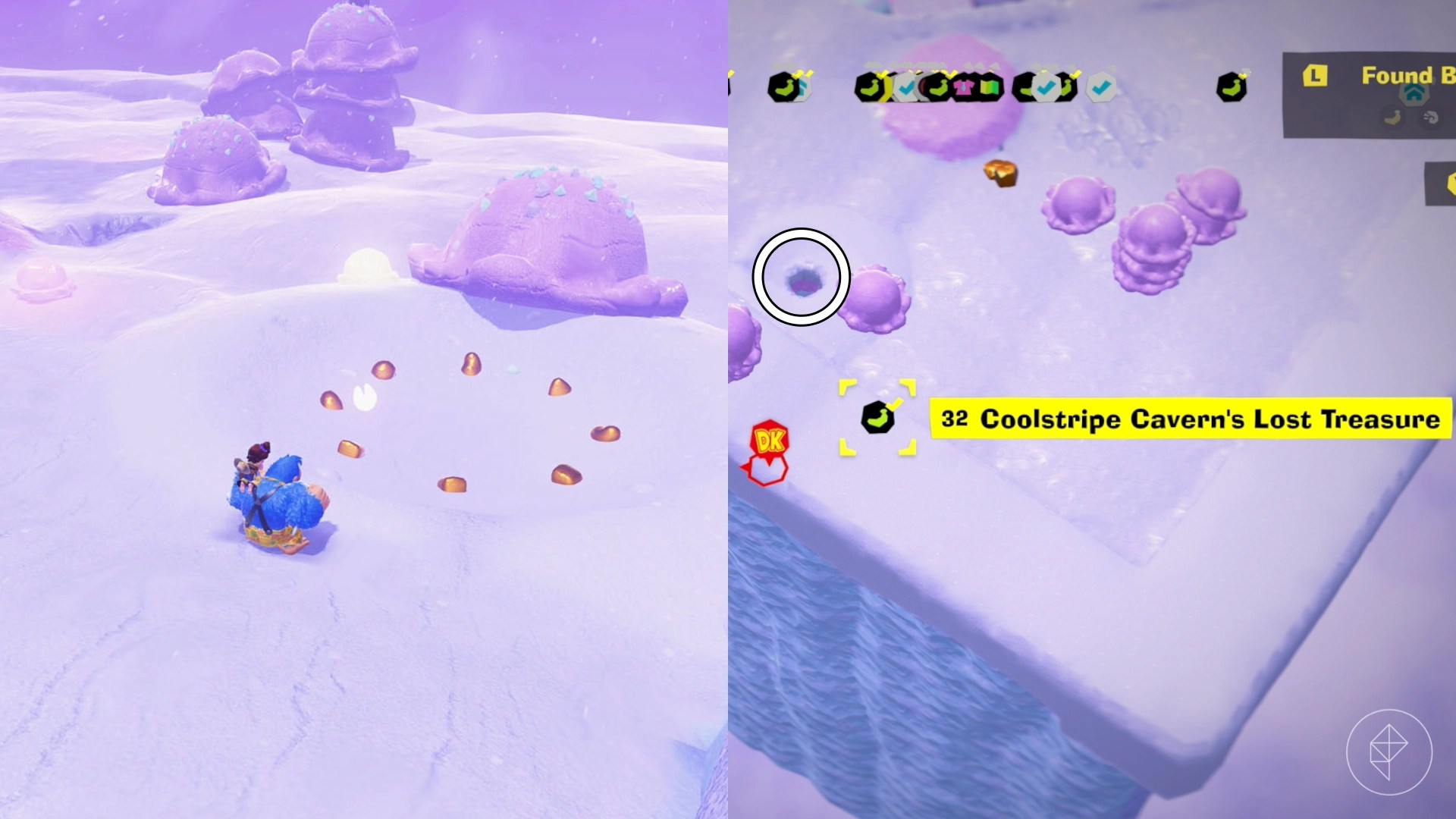Expand the Found Bananza header
The height and width of the screenshot is (819, 1456).
1408,77
